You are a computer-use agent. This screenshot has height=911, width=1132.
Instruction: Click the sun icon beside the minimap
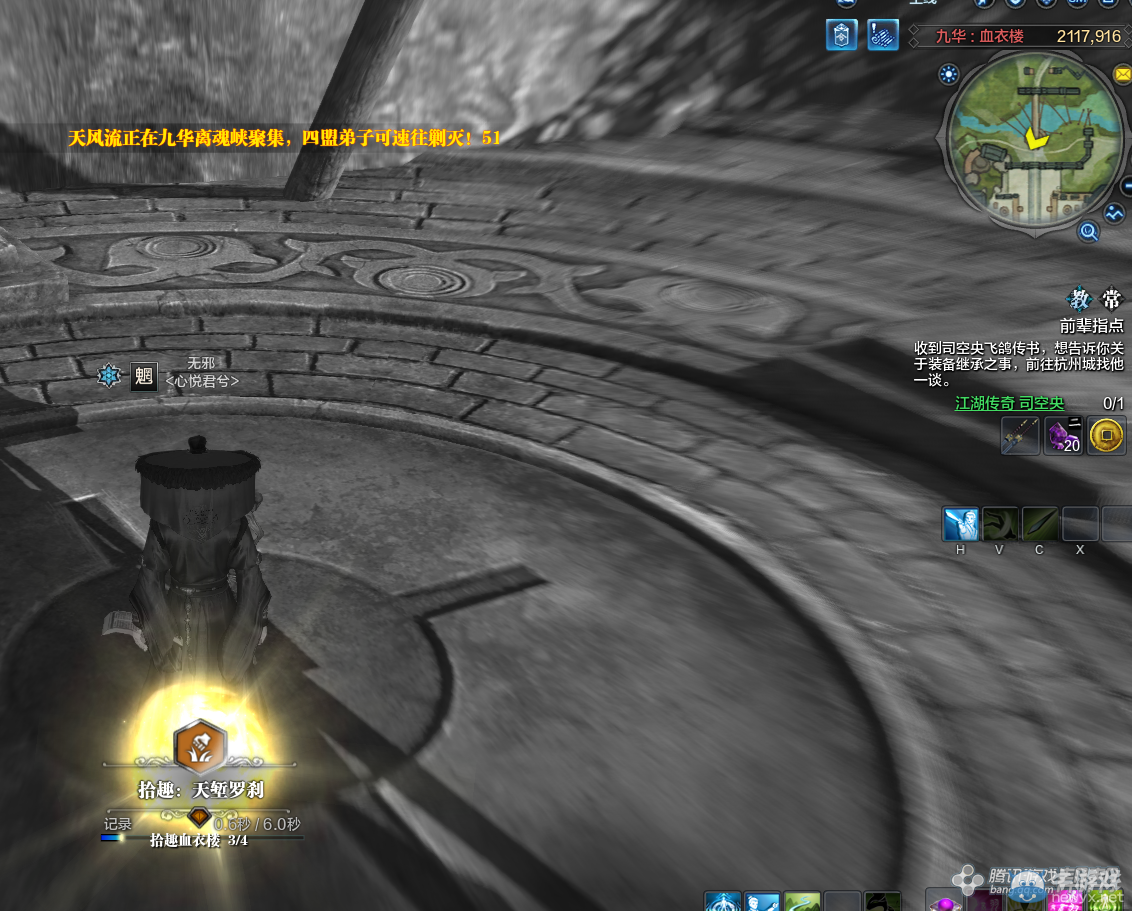pos(948,73)
